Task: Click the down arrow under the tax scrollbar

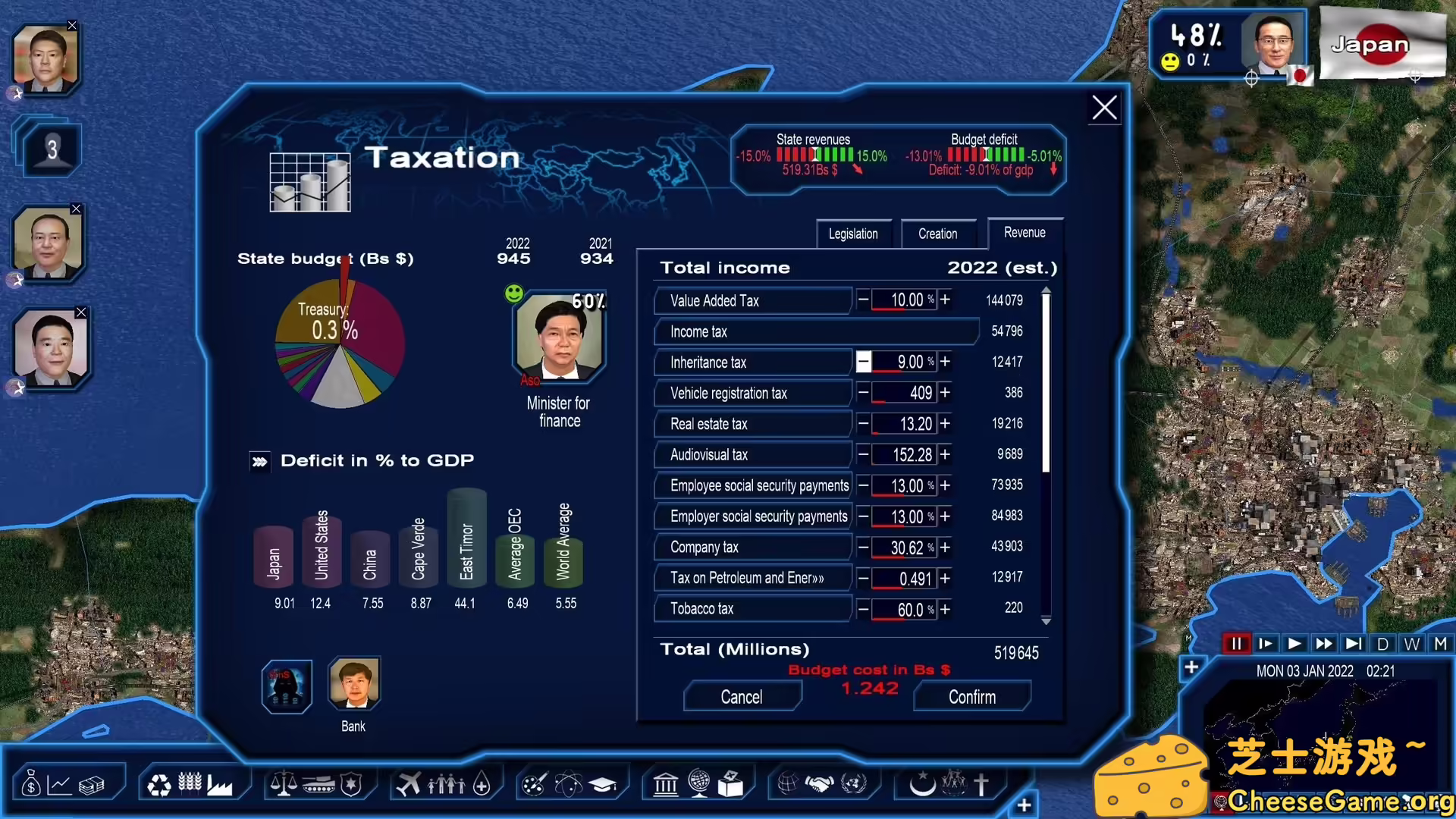Action: coord(1046,620)
